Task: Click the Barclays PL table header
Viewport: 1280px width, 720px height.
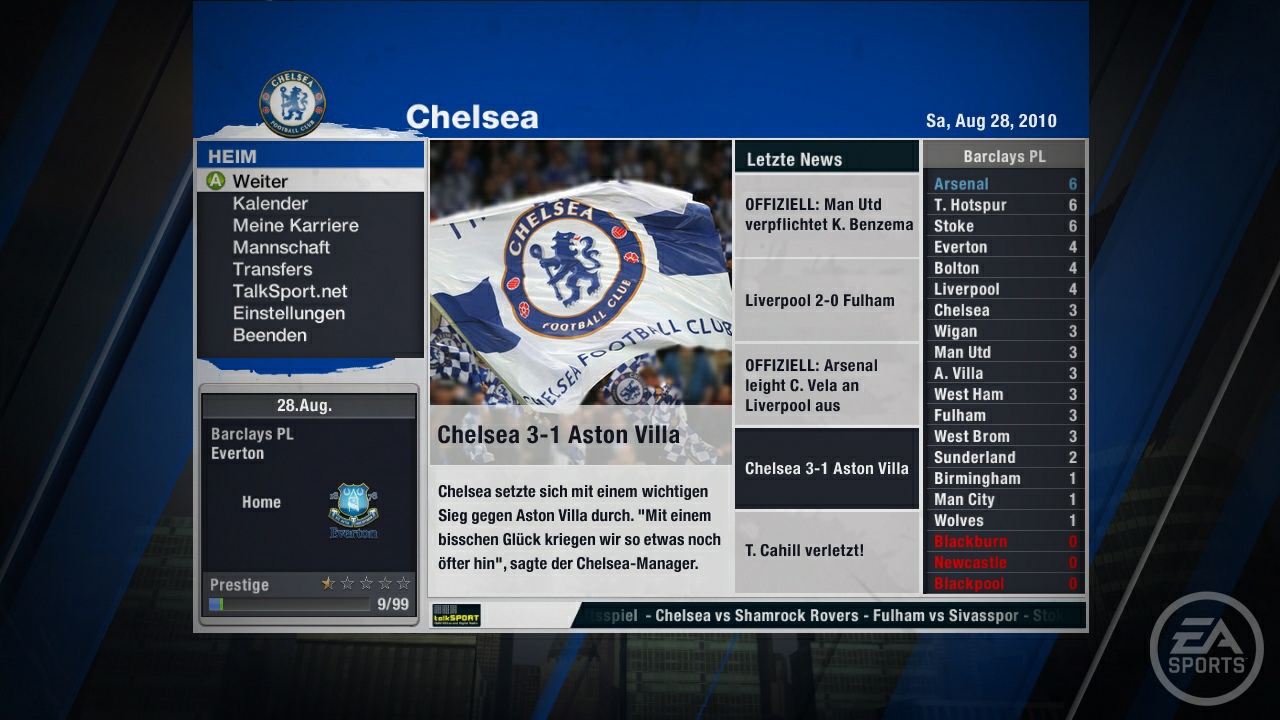Action: tap(1004, 154)
